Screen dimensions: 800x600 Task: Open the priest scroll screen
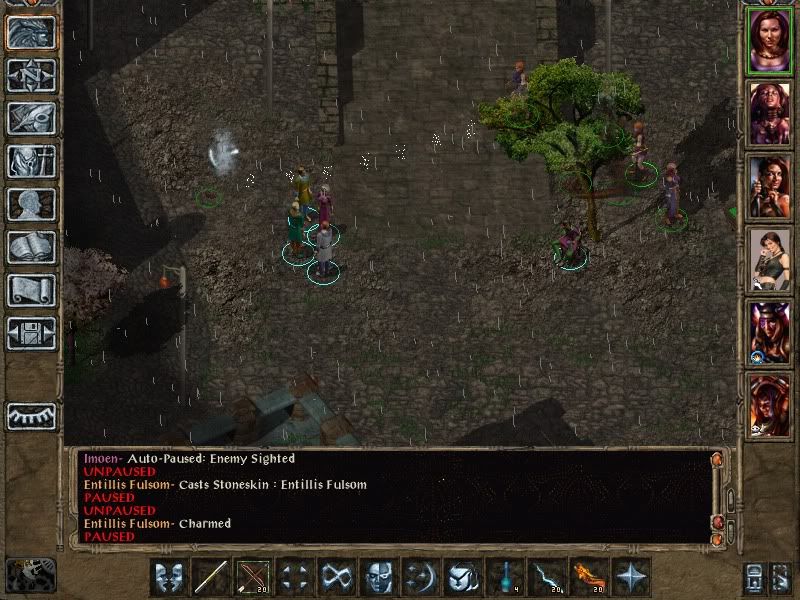coord(31,290)
